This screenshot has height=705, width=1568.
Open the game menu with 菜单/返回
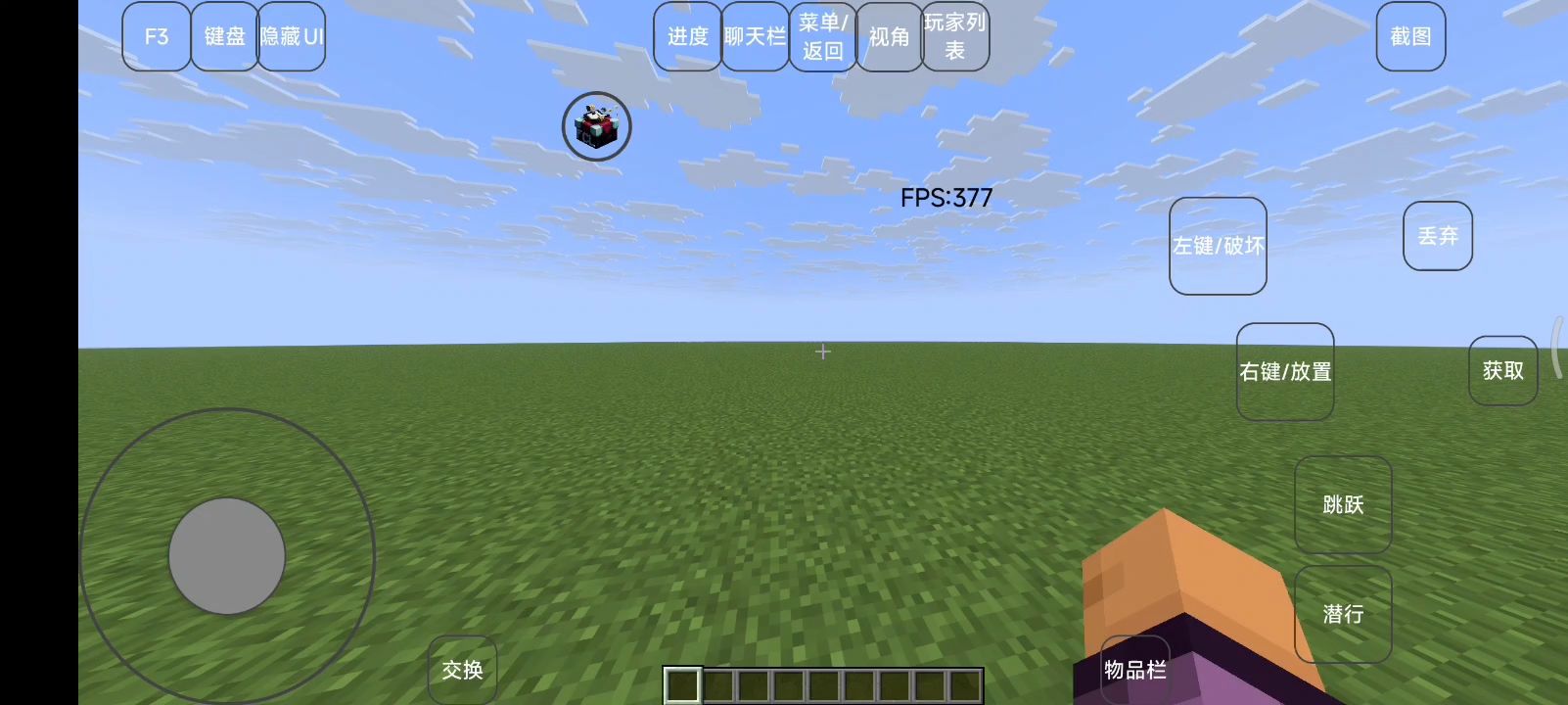pyautogui.click(x=821, y=36)
